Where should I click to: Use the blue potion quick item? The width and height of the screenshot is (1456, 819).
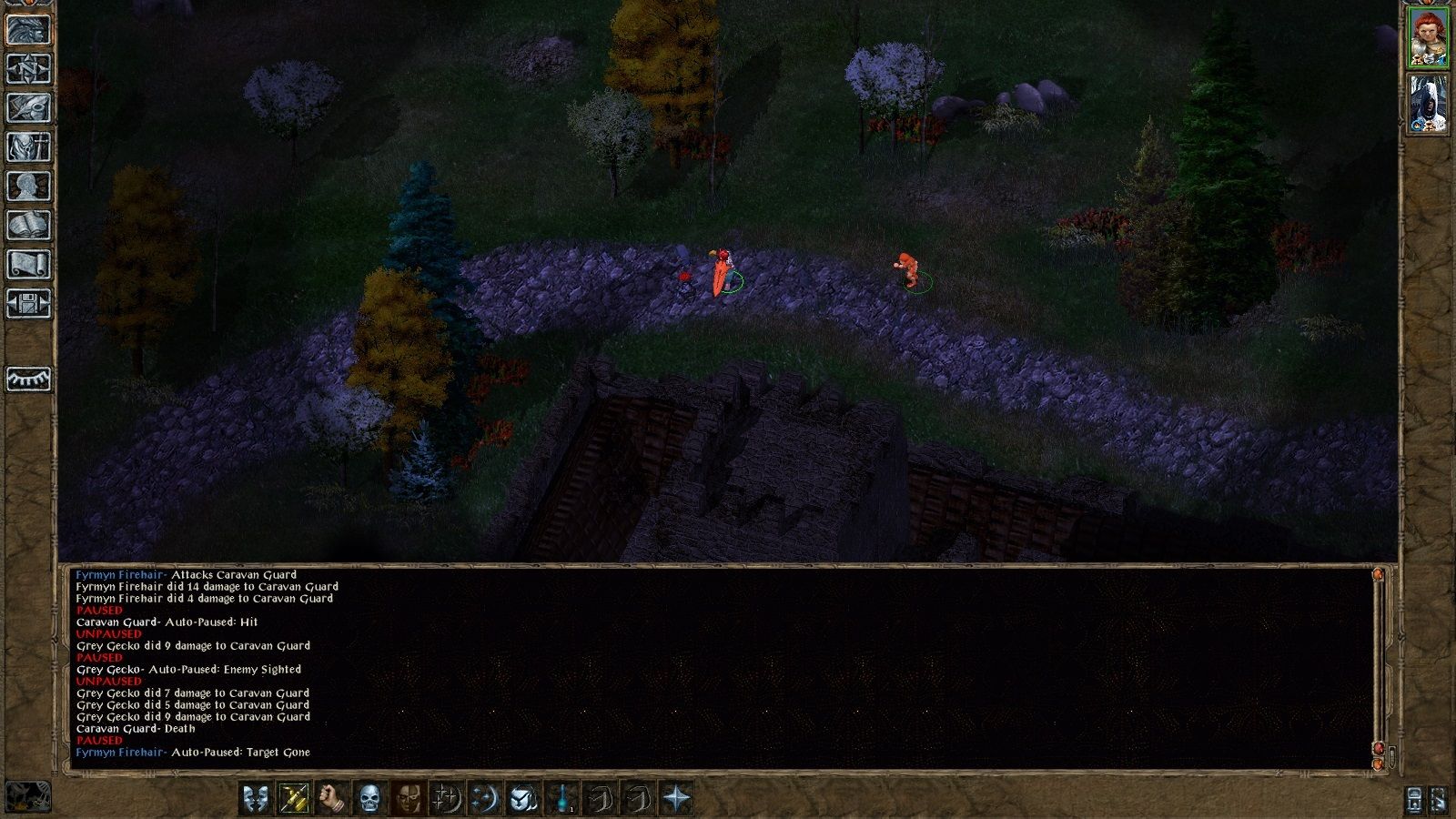click(x=563, y=799)
